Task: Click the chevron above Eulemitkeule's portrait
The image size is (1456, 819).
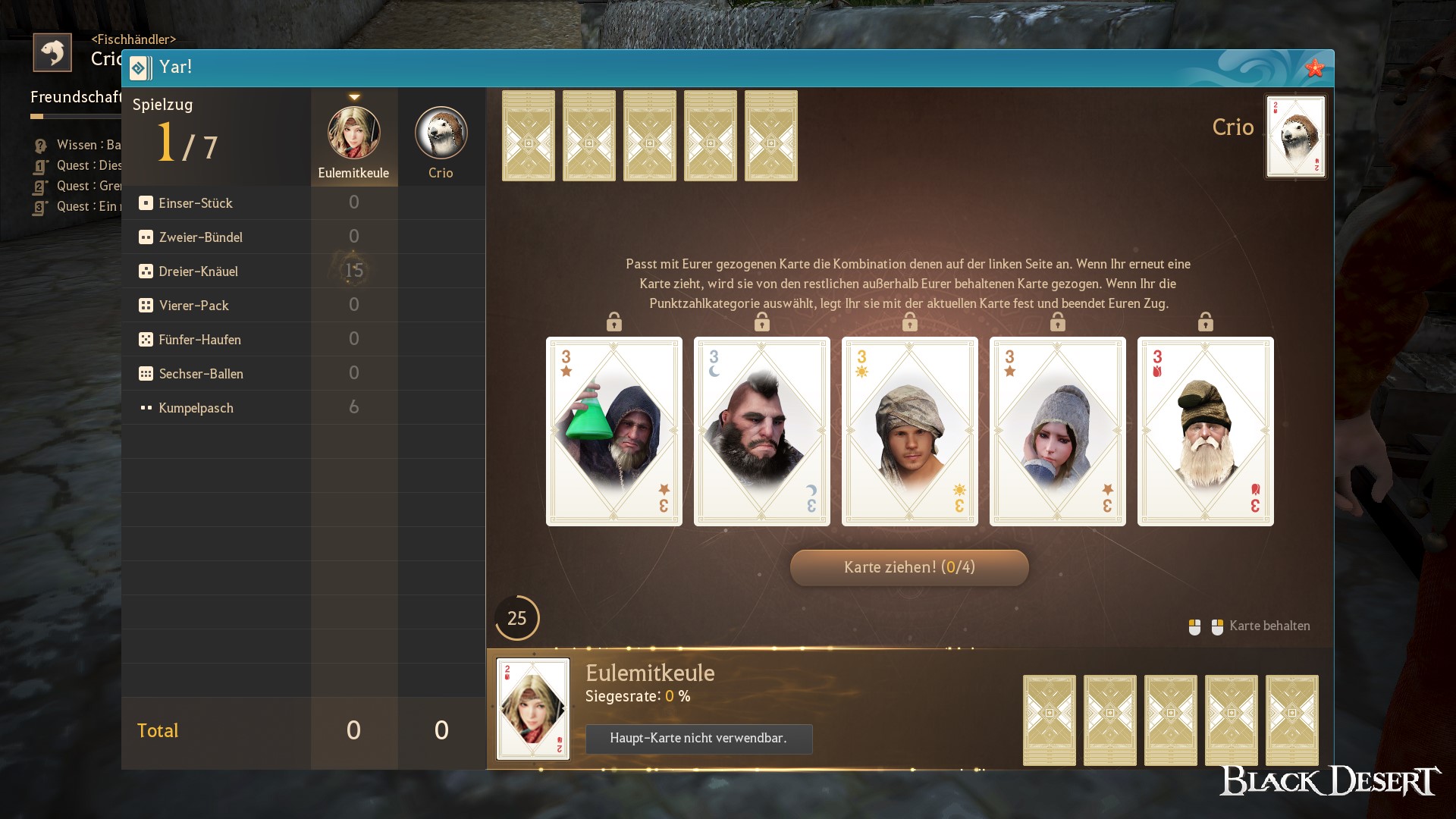Action: tap(353, 96)
